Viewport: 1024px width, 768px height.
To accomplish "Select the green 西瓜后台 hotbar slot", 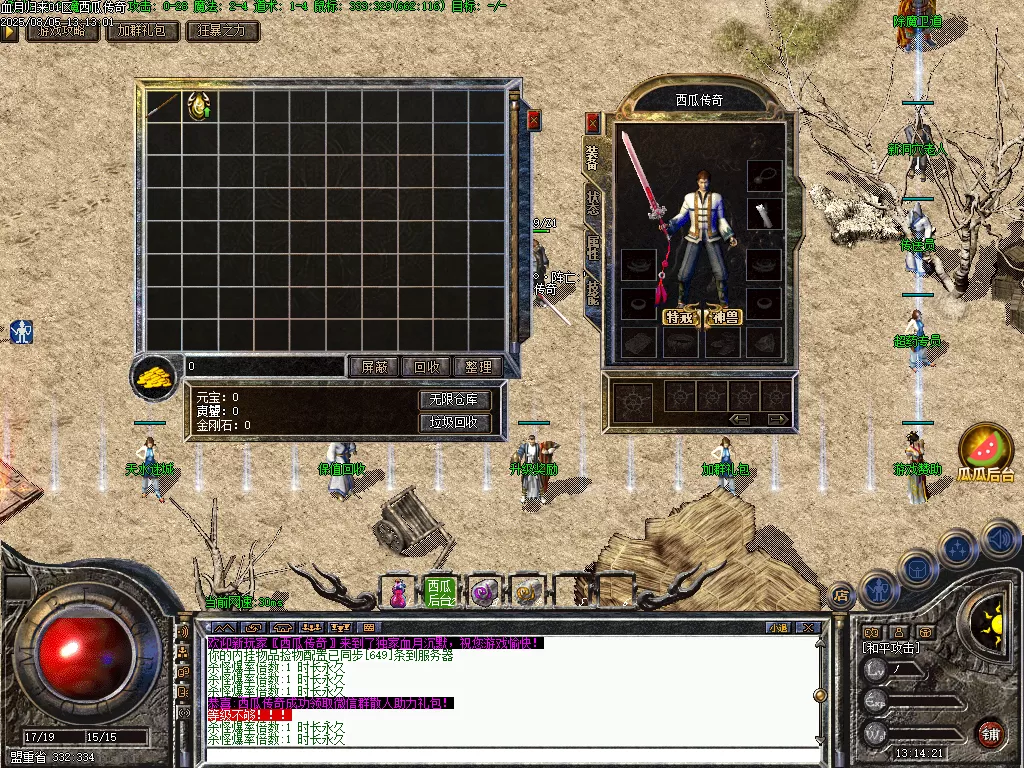I will point(440,591).
